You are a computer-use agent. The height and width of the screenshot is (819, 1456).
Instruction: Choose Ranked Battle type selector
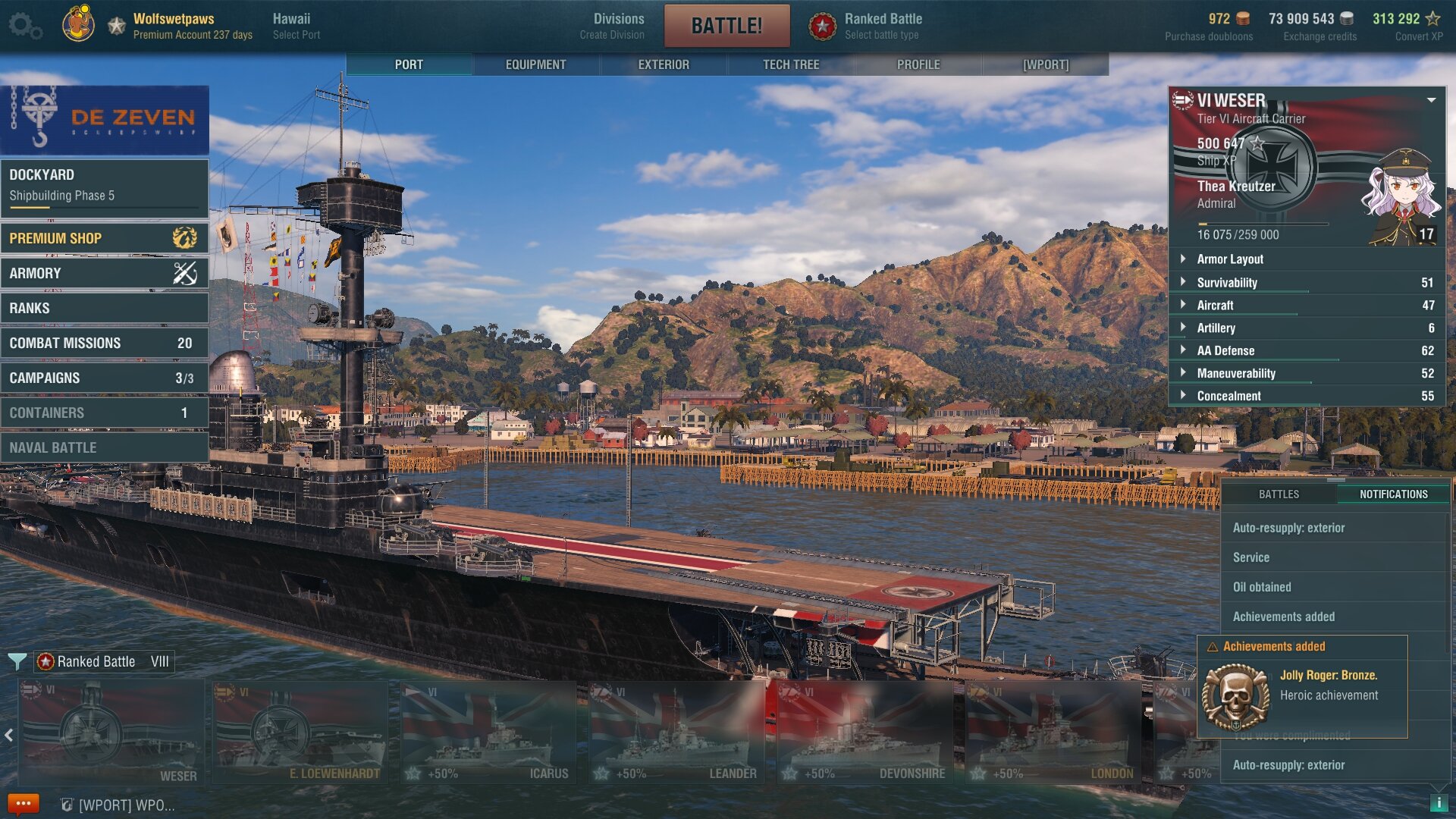point(883,26)
